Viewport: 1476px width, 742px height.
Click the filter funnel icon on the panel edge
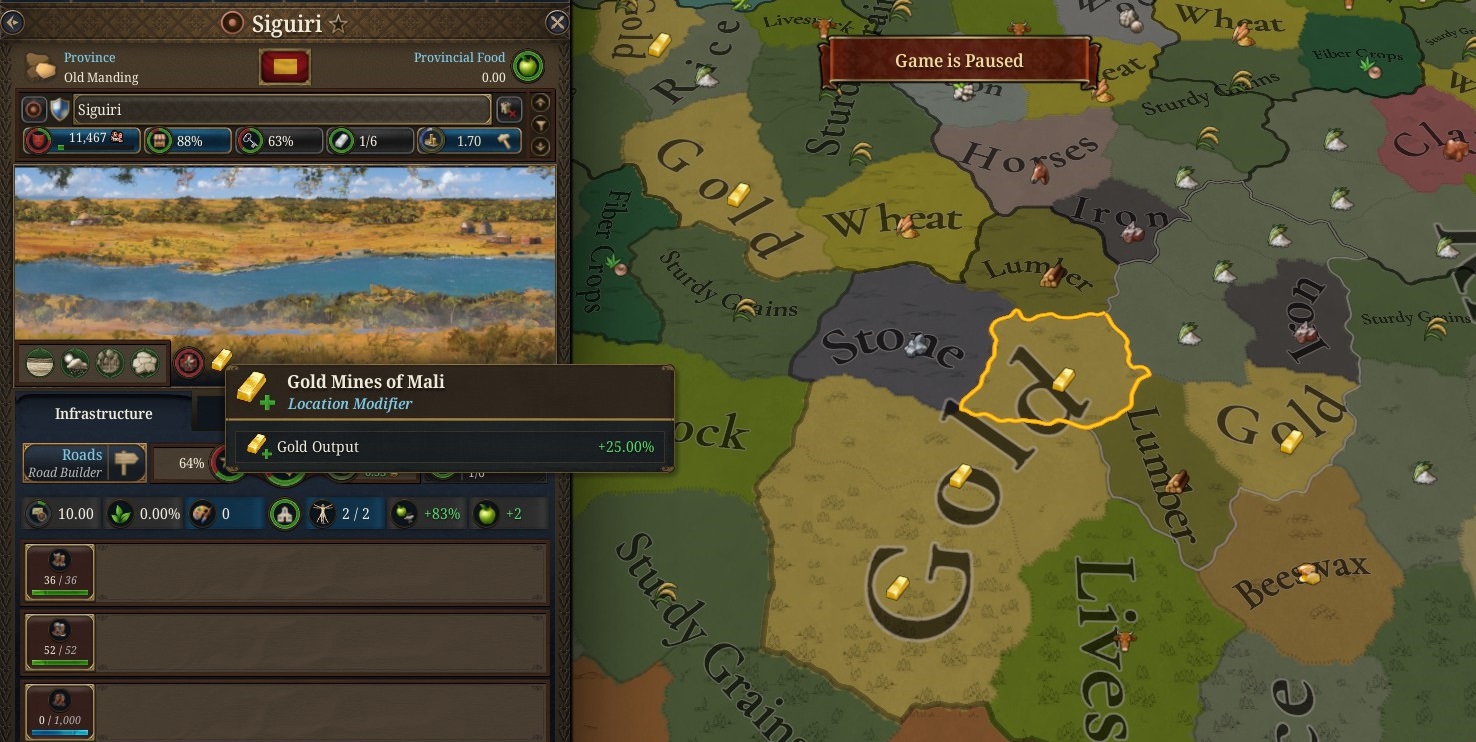pyautogui.click(x=540, y=124)
